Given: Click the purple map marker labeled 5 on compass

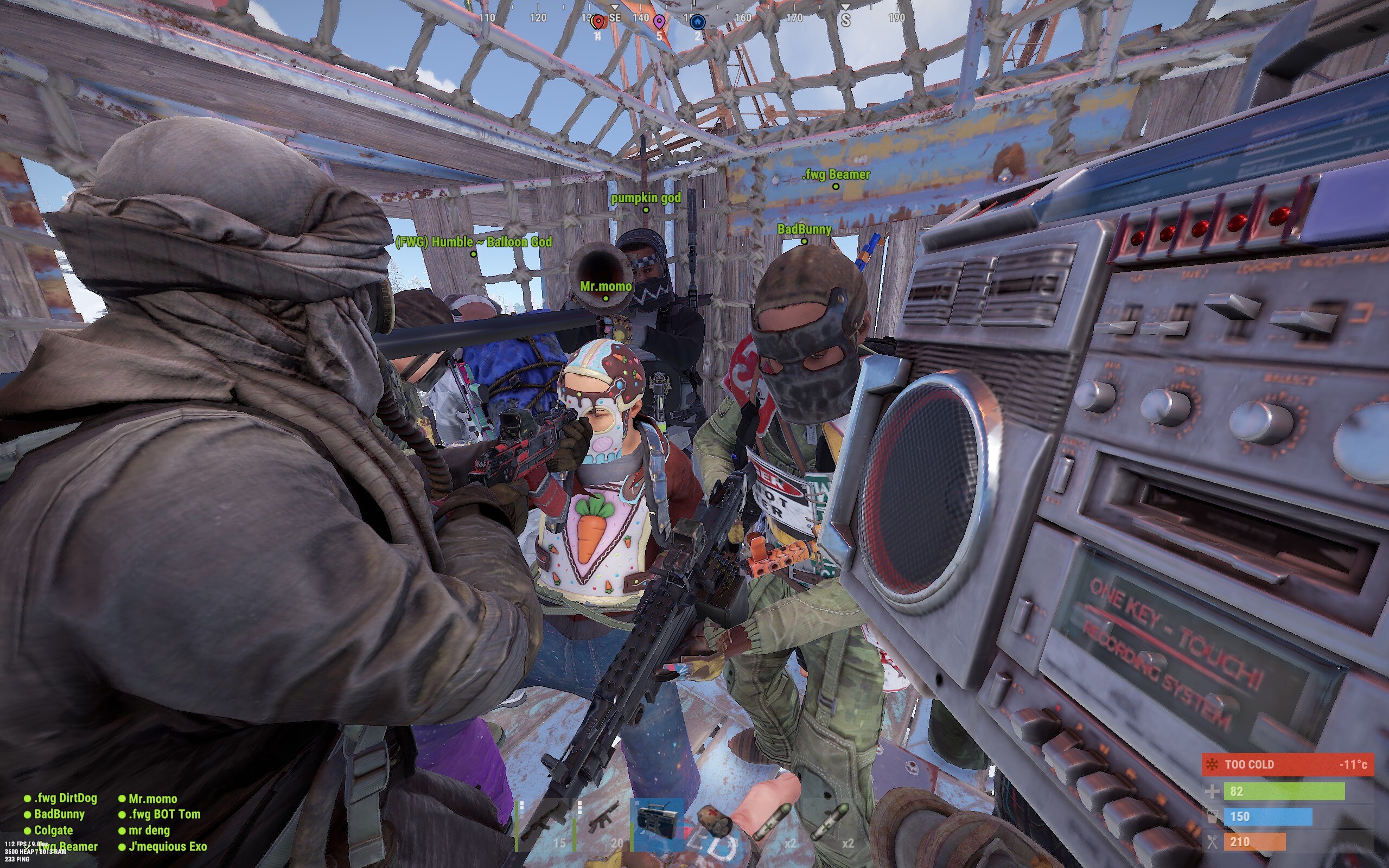Looking at the screenshot, I should click(659, 21).
